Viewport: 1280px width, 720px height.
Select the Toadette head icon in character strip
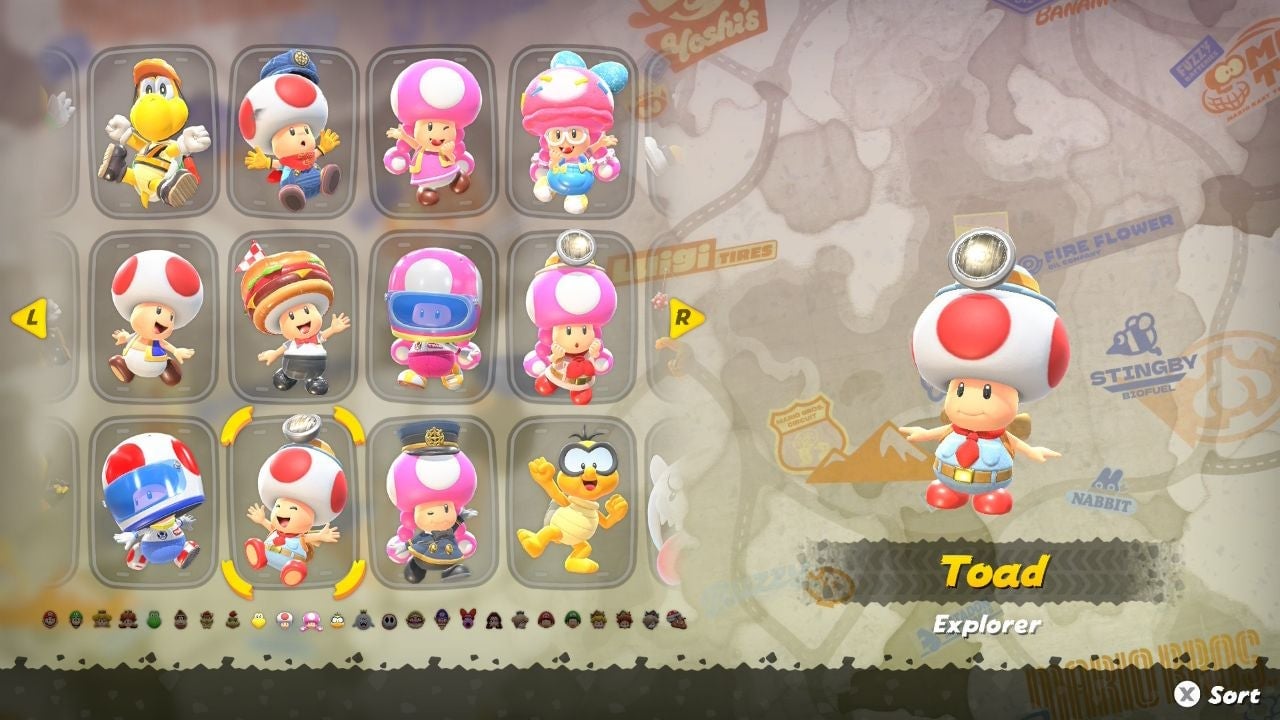[311, 620]
